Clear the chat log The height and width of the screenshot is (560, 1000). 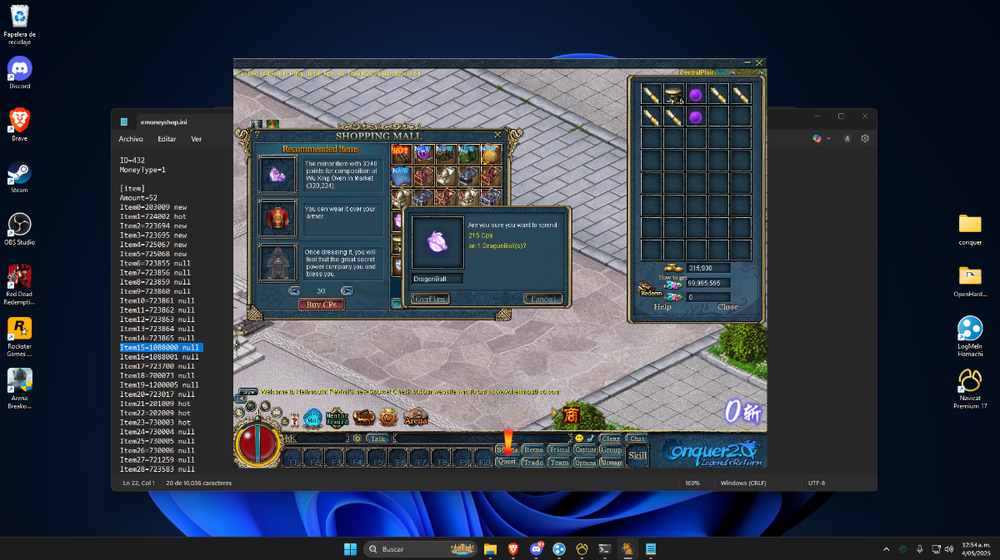pos(611,438)
